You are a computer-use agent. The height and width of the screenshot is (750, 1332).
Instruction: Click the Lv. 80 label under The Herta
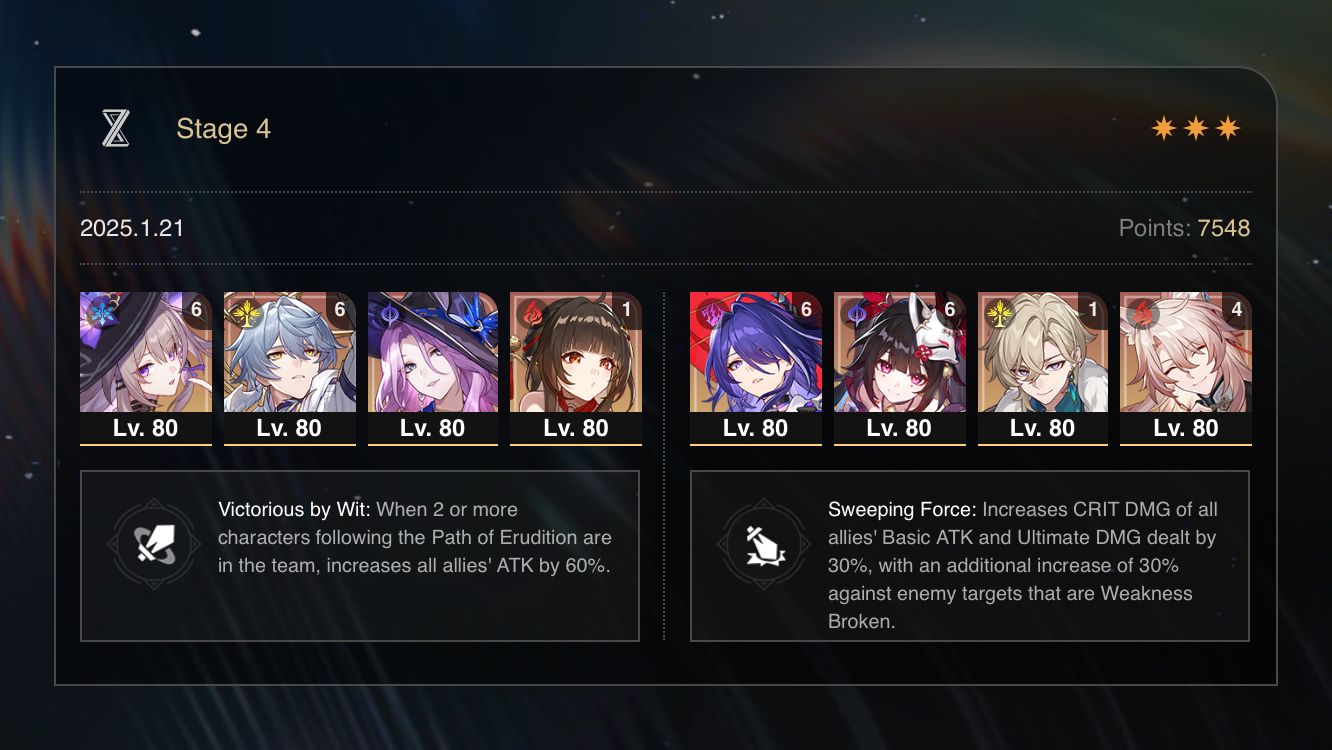coord(146,428)
